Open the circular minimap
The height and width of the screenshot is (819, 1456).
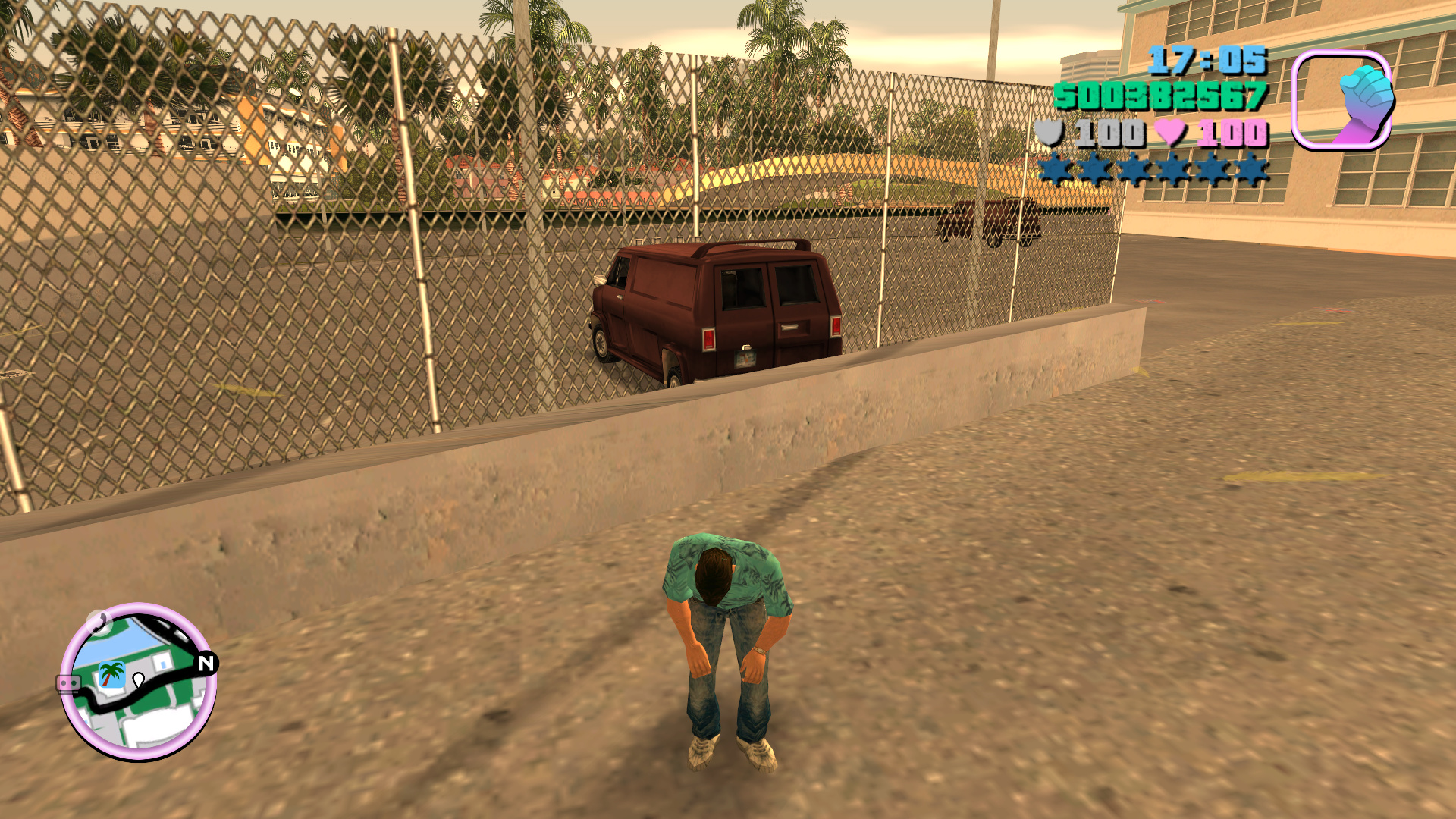click(138, 682)
